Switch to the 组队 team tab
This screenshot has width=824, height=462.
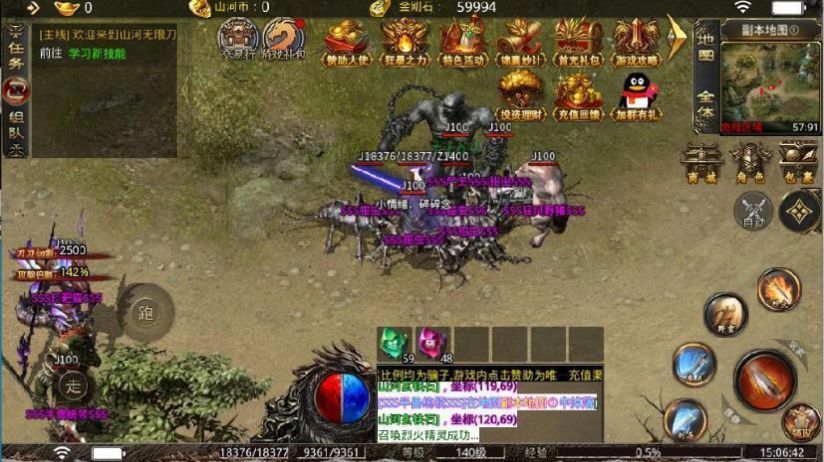(x=16, y=125)
